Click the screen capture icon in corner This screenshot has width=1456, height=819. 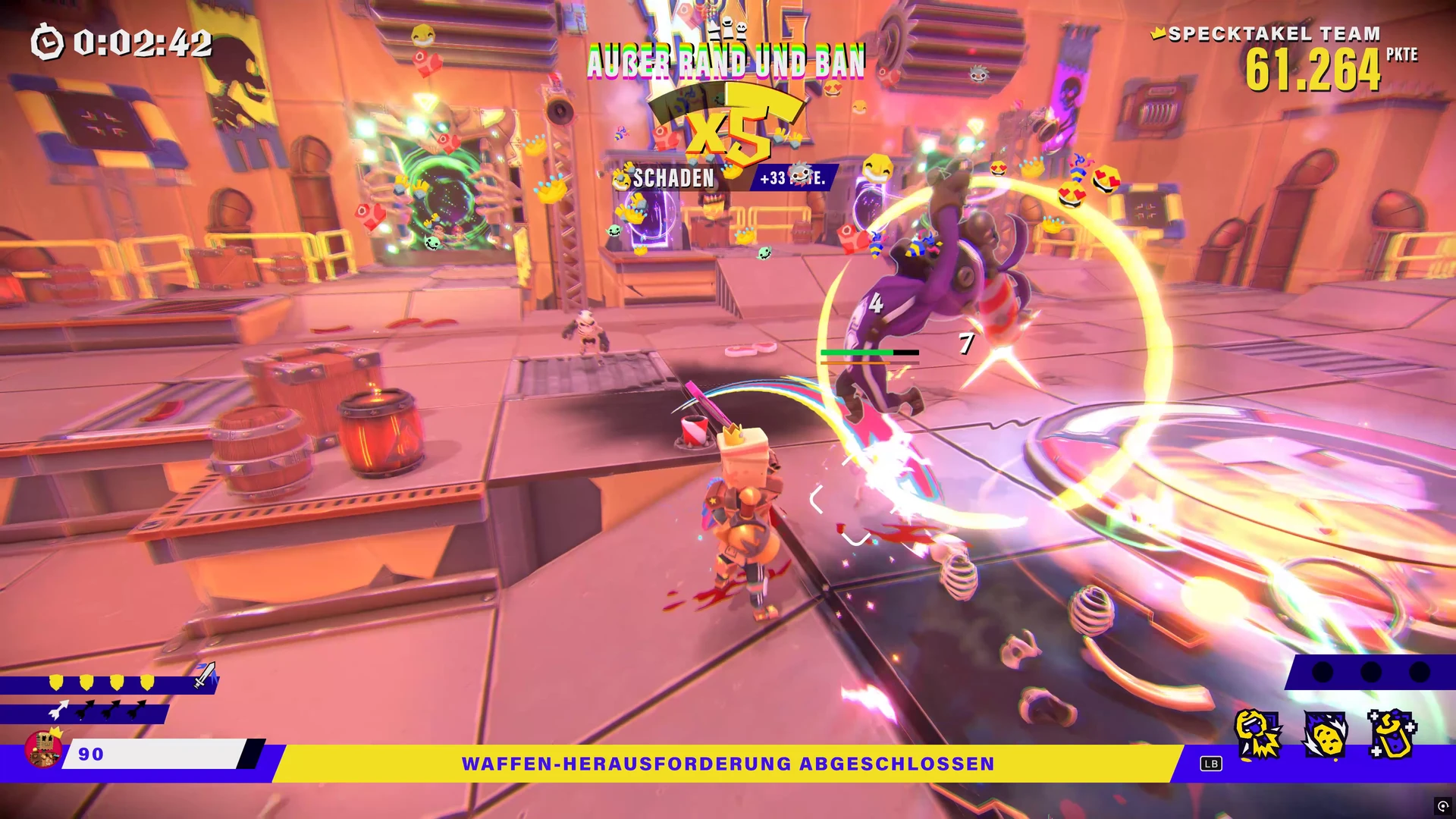(x=1442, y=805)
